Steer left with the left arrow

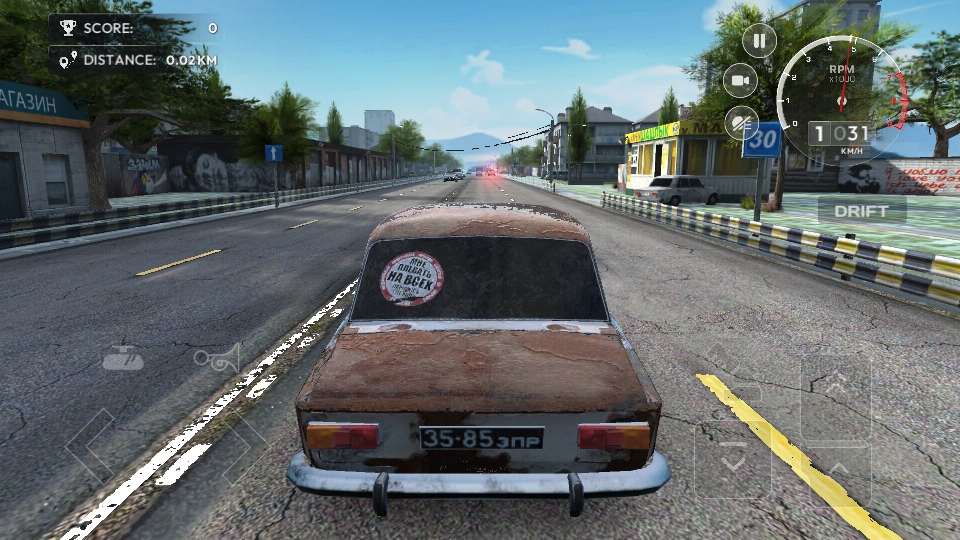(x=98, y=446)
